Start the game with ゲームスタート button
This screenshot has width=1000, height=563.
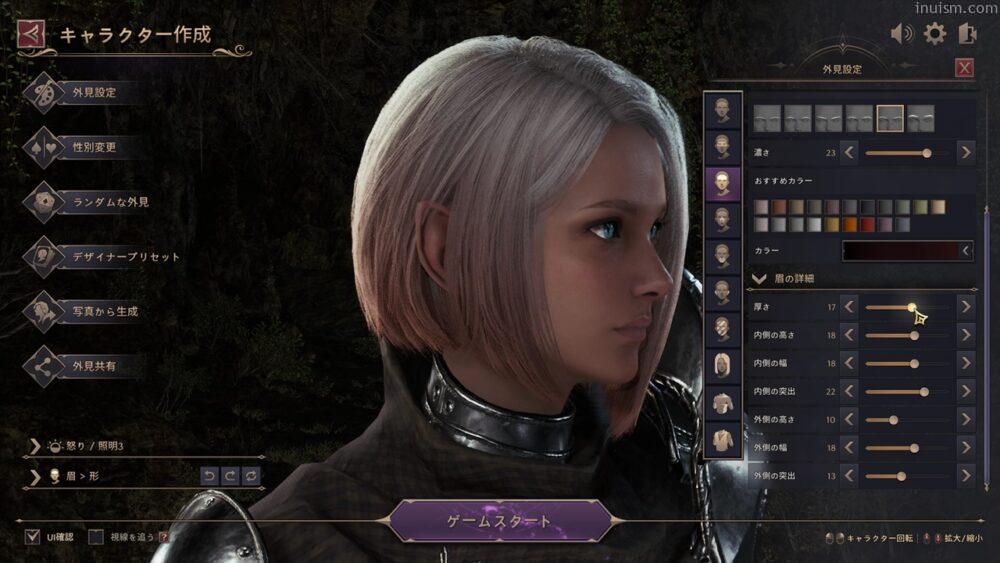499,521
